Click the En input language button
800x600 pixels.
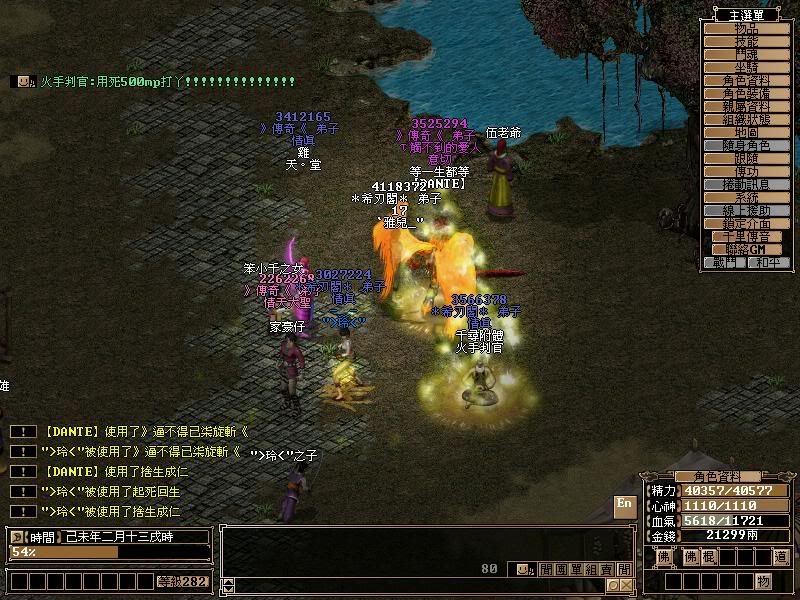click(x=625, y=506)
